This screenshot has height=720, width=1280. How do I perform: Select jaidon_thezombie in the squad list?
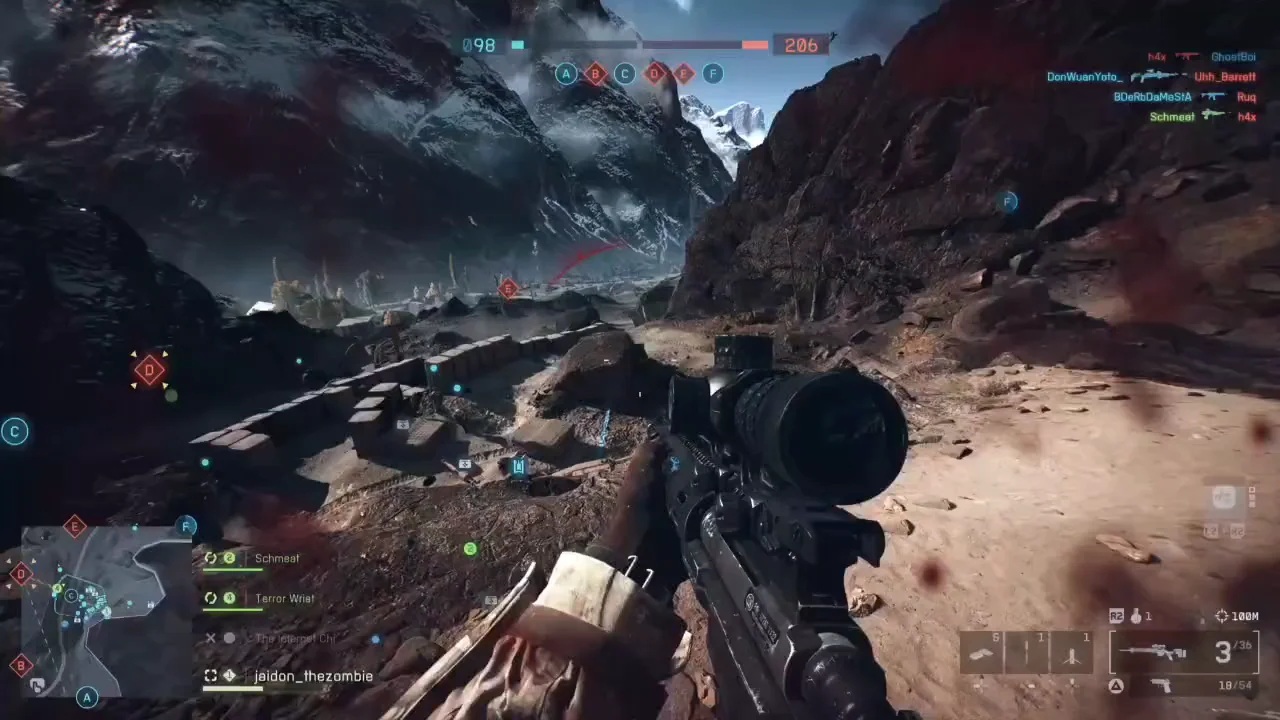click(x=313, y=677)
